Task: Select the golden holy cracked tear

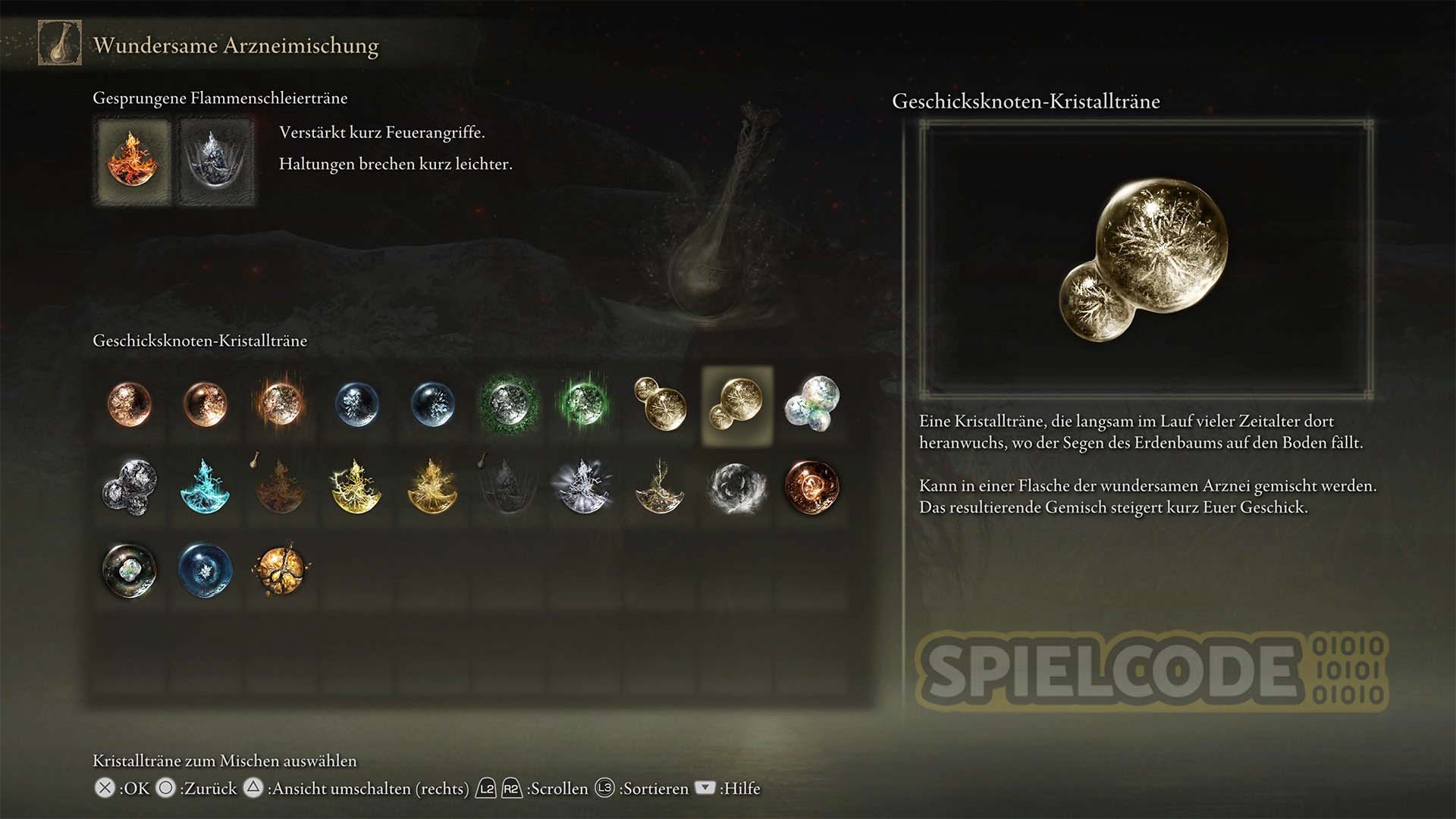Action: 432,486
